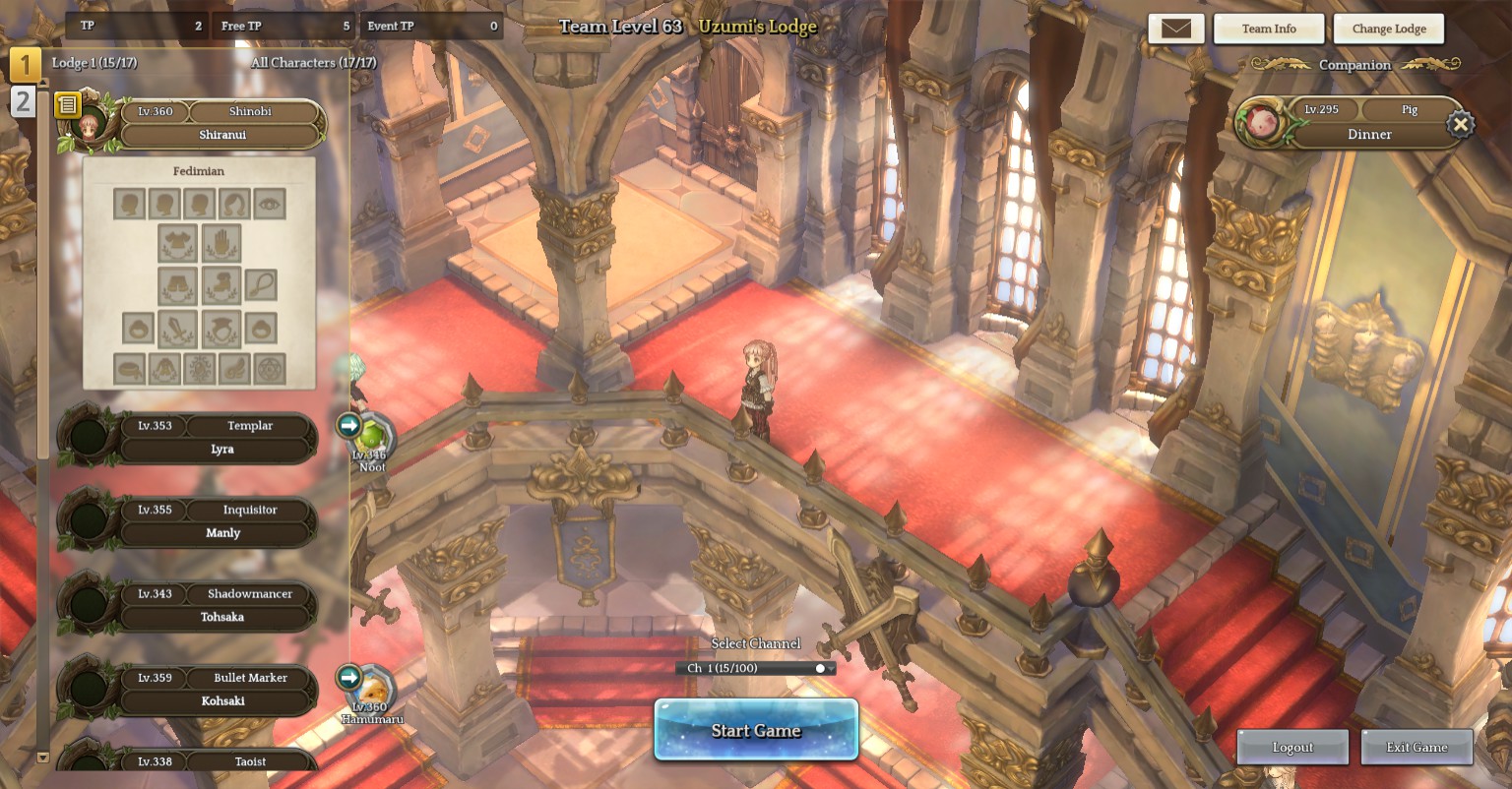The width and height of the screenshot is (1512, 789).
Task: Open the Team Info panel
Action: (1268, 29)
